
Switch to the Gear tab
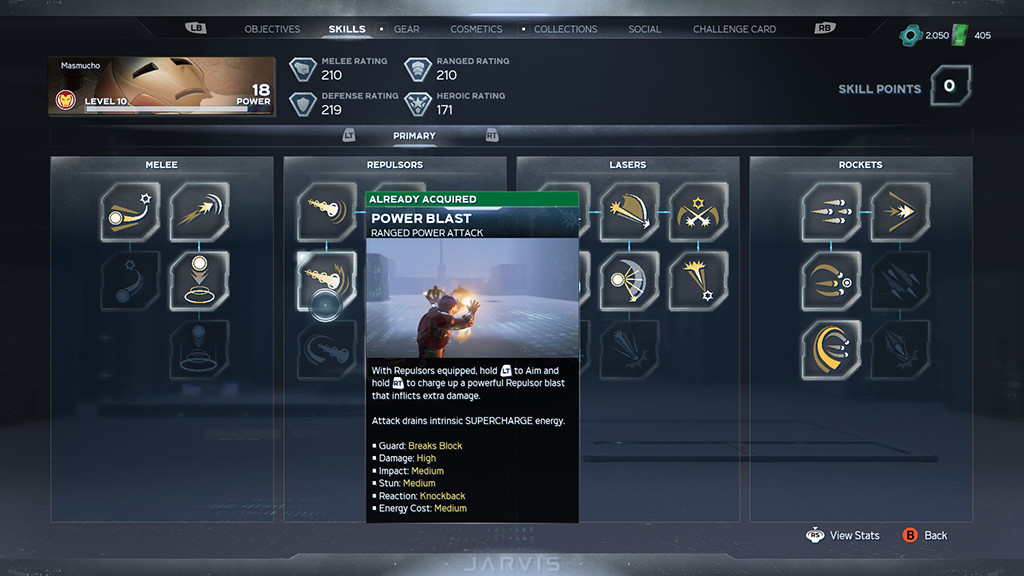(406, 29)
